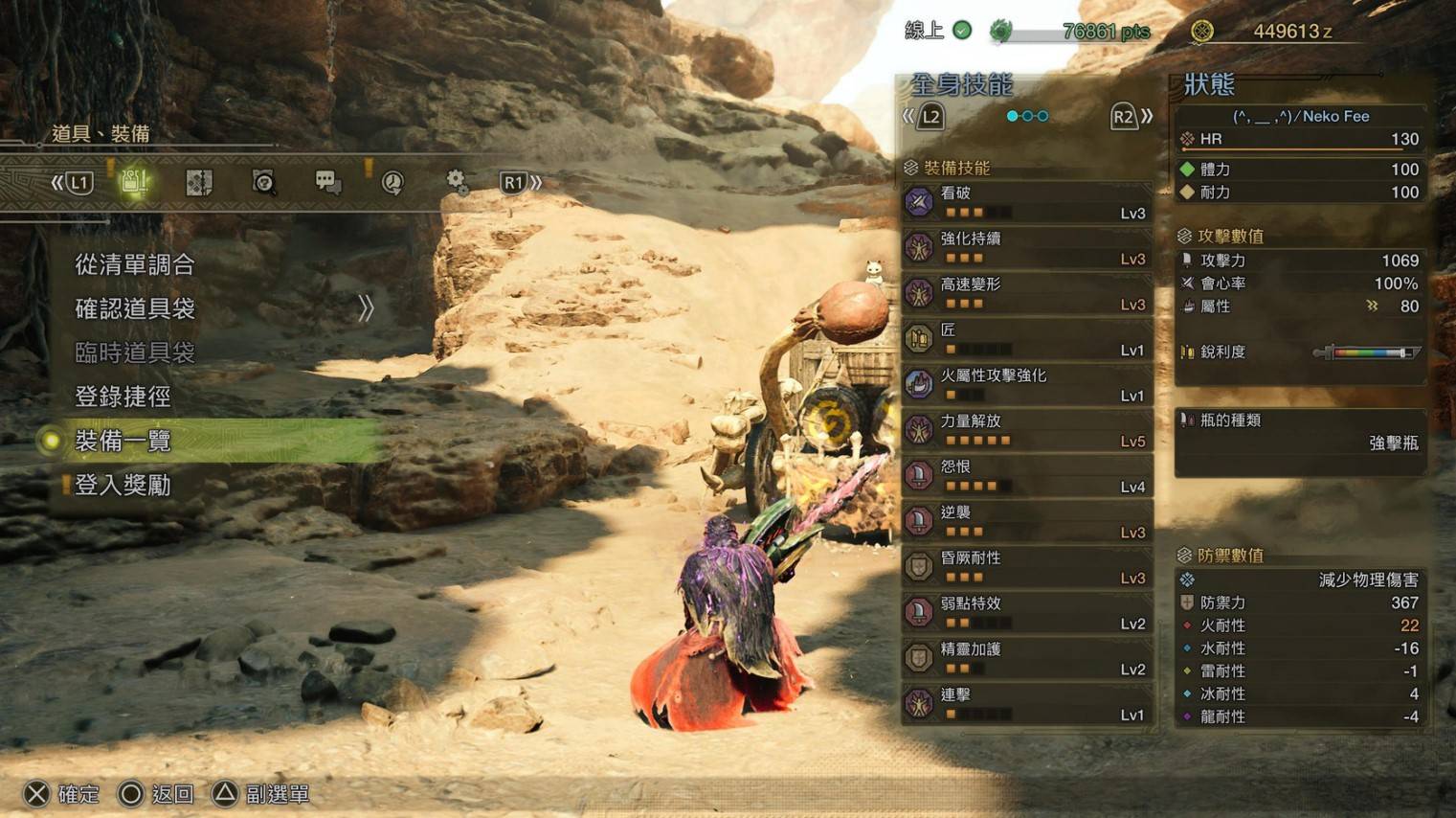This screenshot has width=1456, height=818.
Task: Switch to the Items and Equipment tab
Action: 134,182
